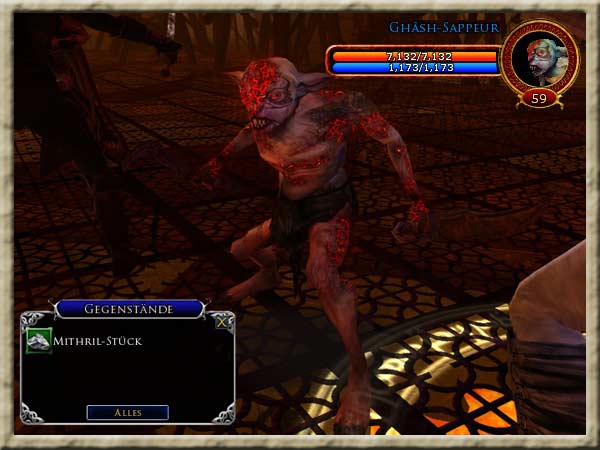Take all loot with the Alles button
The width and height of the screenshot is (600, 450).
[127, 412]
